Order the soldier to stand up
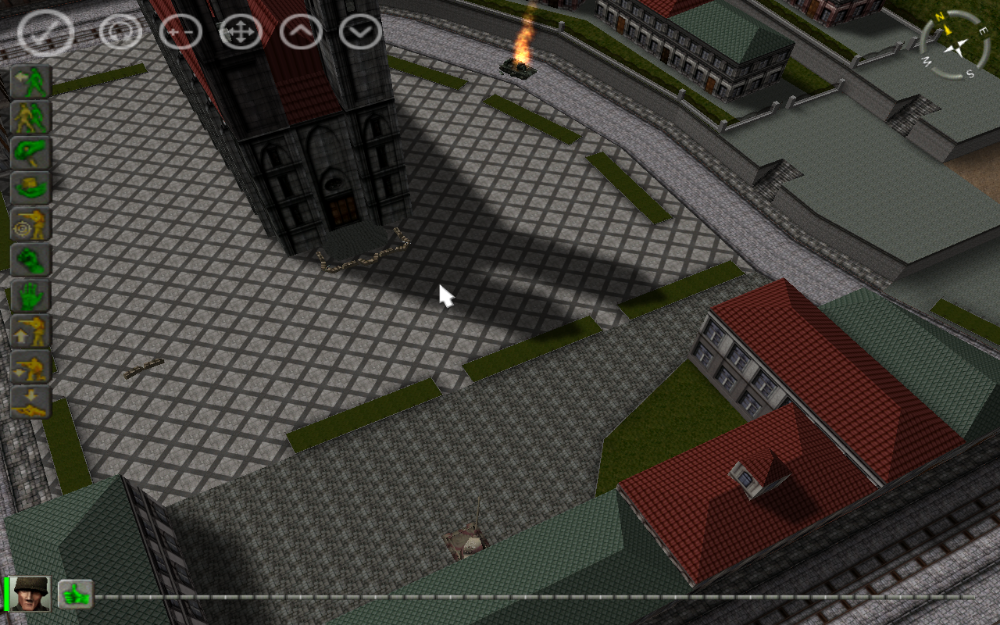Screen dimensions: 1000x625 (x=31, y=331)
